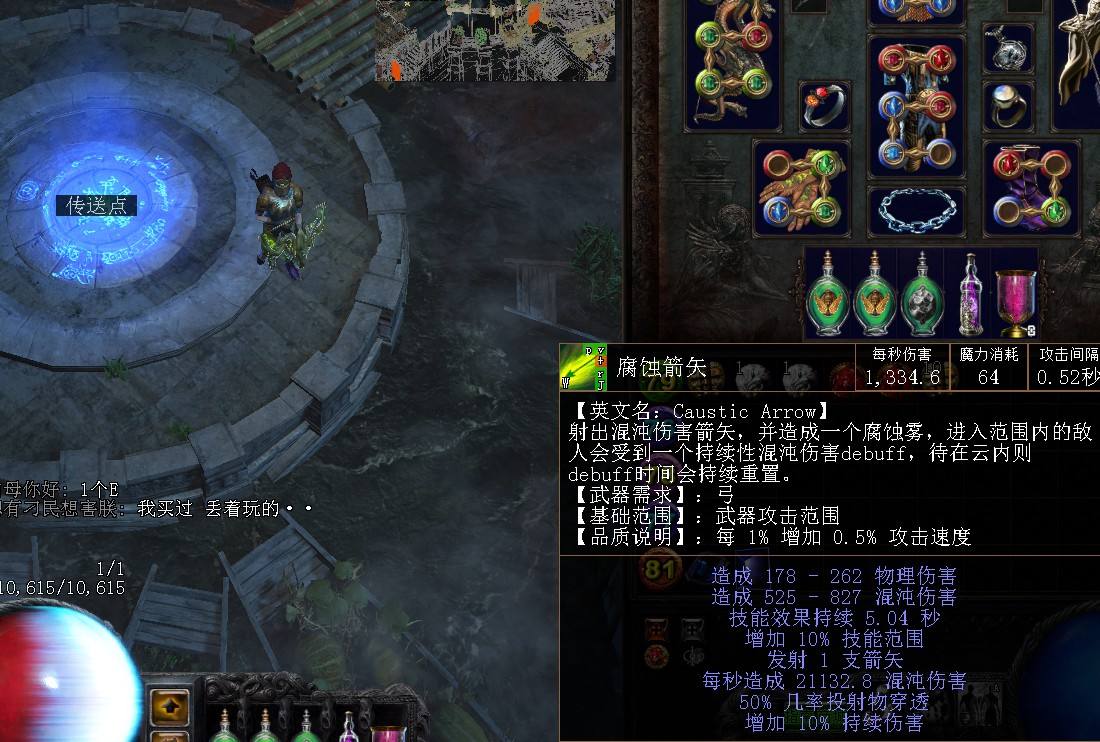Select the green flask with grey stone
Image resolution: width=1100 pixels, height=742 pixels.
click(x=921, y=295)
